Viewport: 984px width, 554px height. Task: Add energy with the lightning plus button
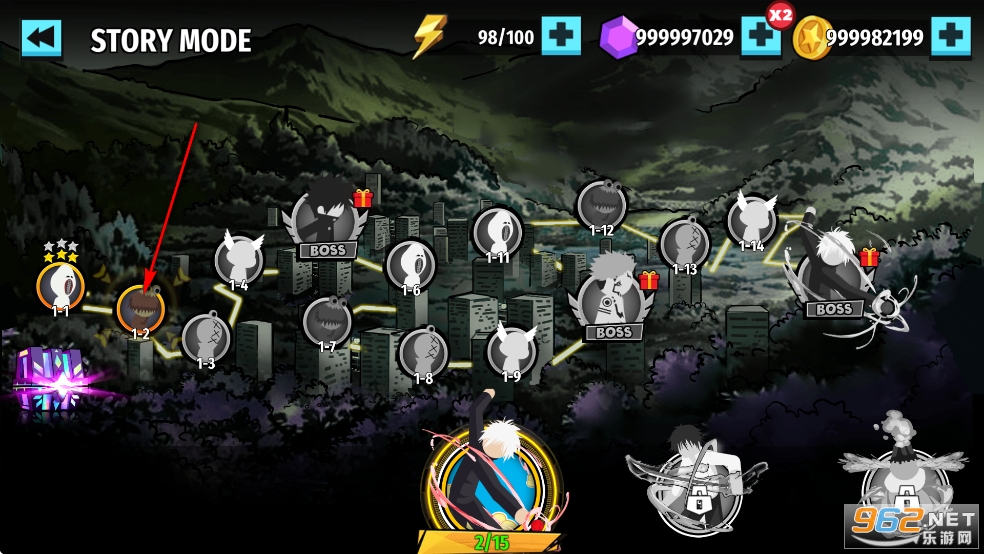click(561, 38)
